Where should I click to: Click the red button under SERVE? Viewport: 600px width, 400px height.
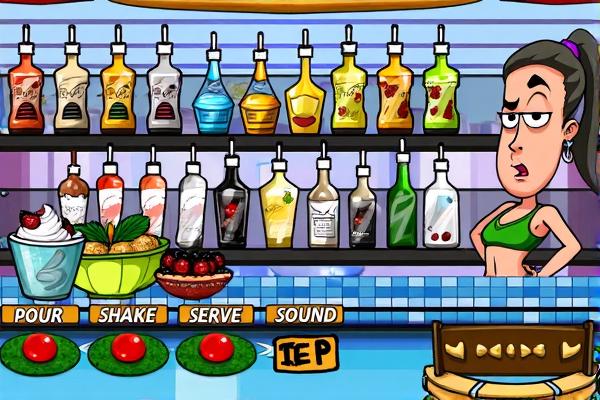(x=215, y=348)
